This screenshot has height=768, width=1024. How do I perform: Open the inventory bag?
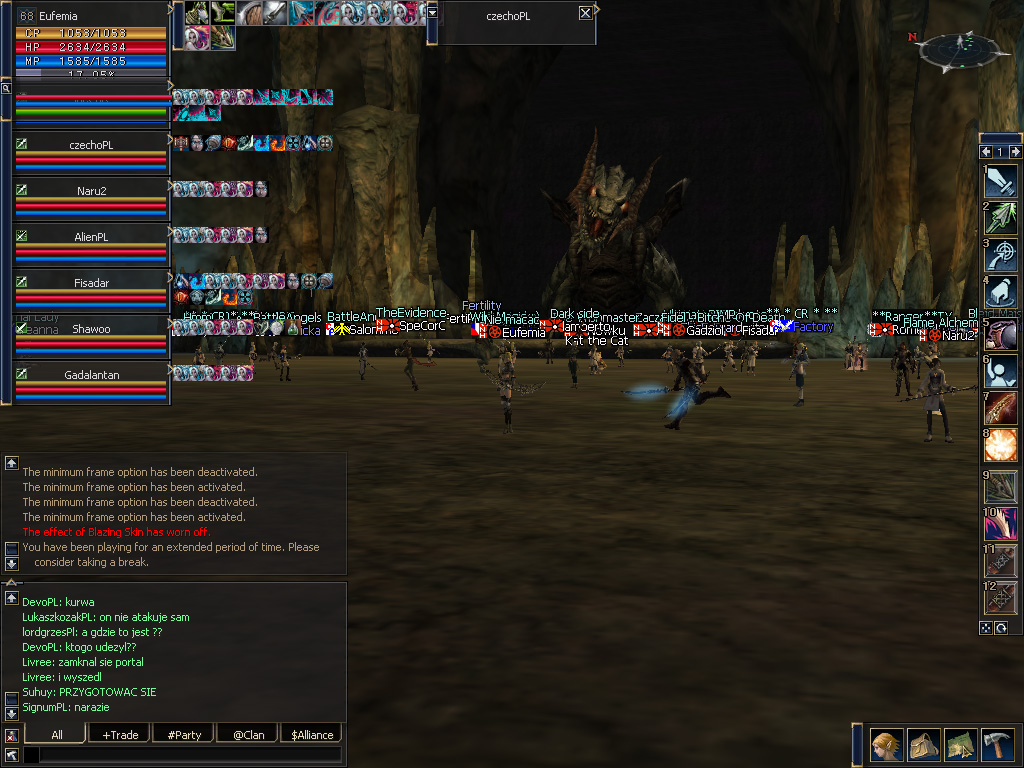pos(923,745)
